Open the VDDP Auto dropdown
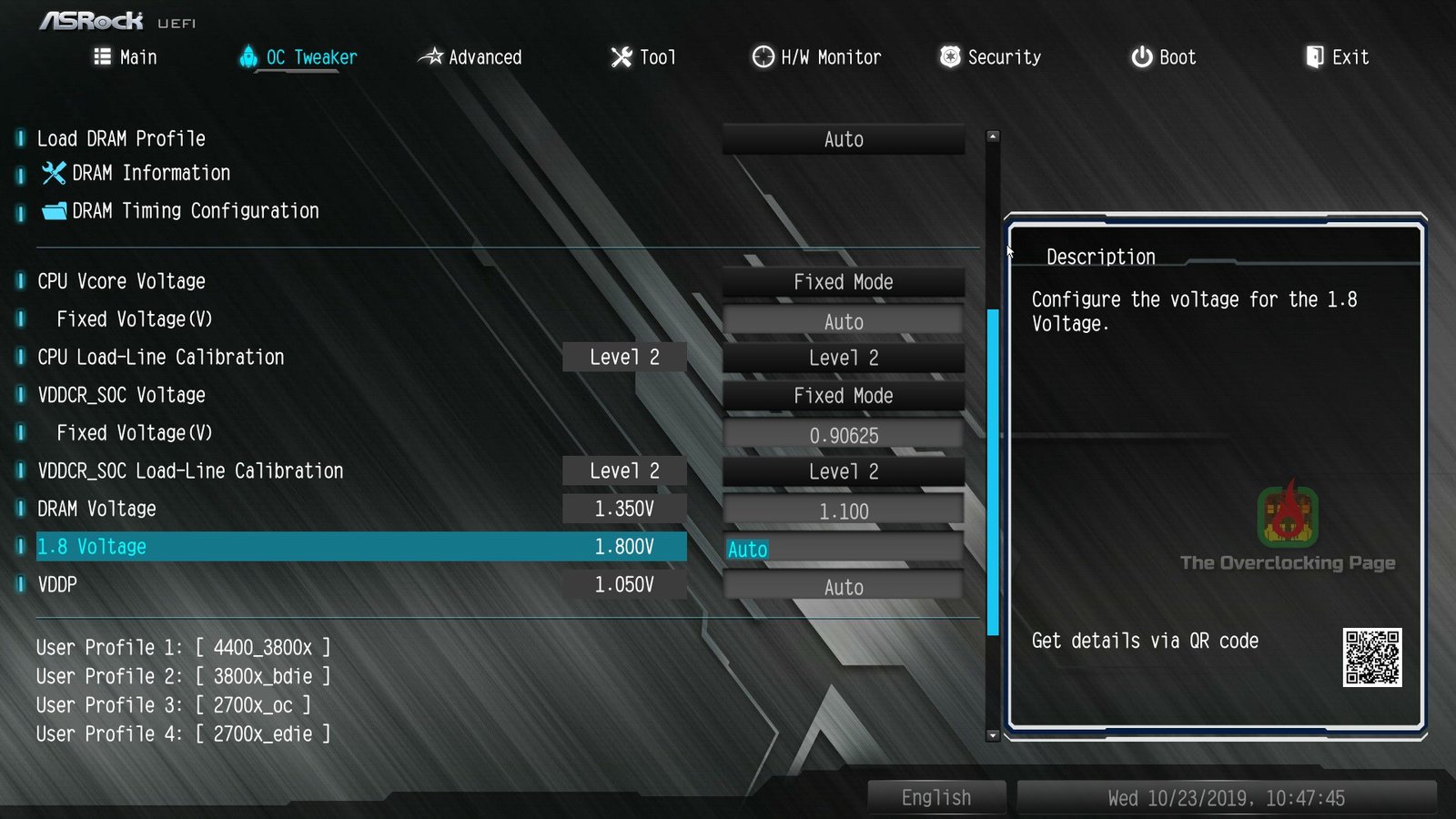The width and height of the screenshot is (1456, 819). coord(843,586)
